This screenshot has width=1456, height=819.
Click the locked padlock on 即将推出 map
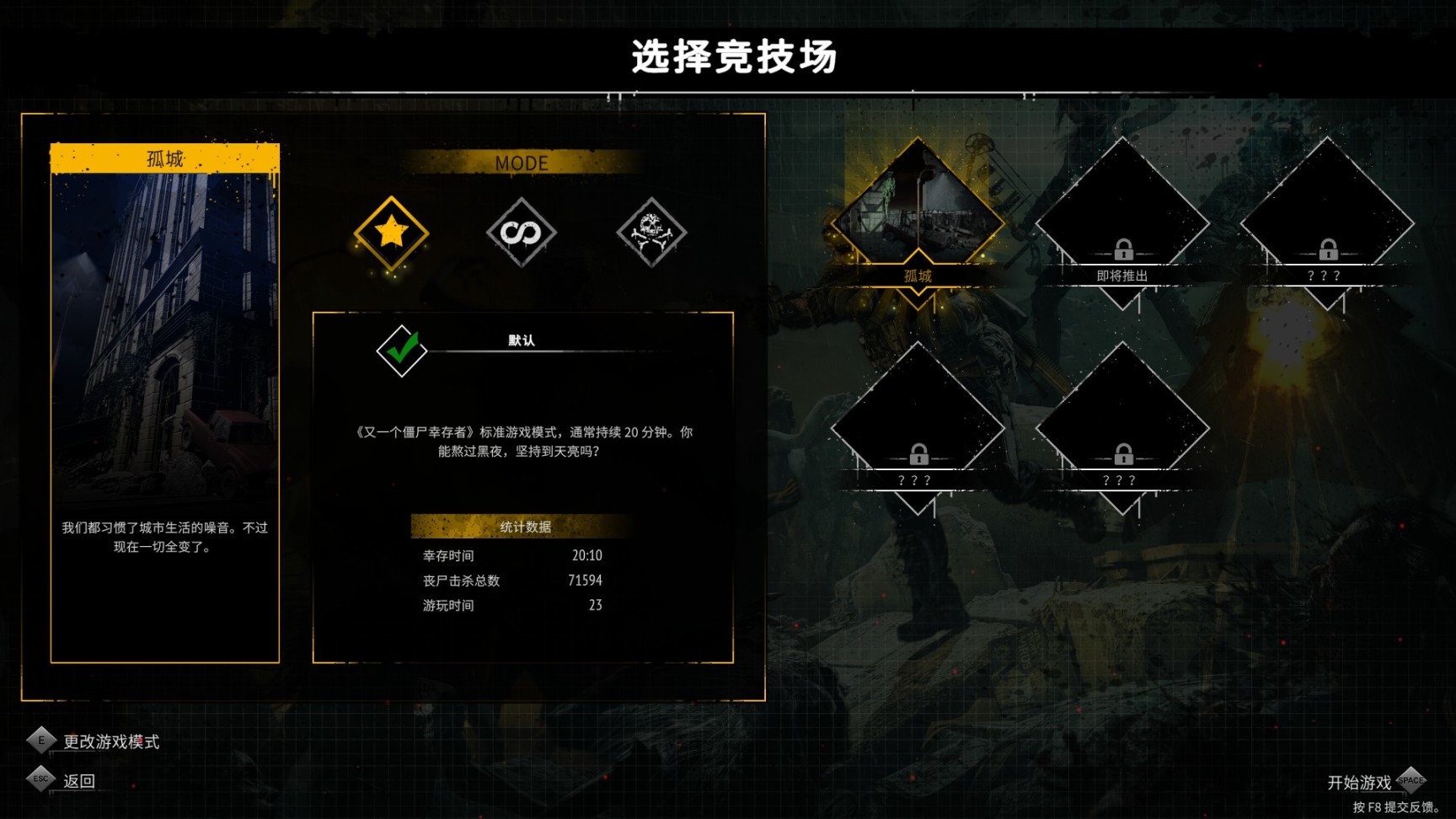click(1121, 251)
